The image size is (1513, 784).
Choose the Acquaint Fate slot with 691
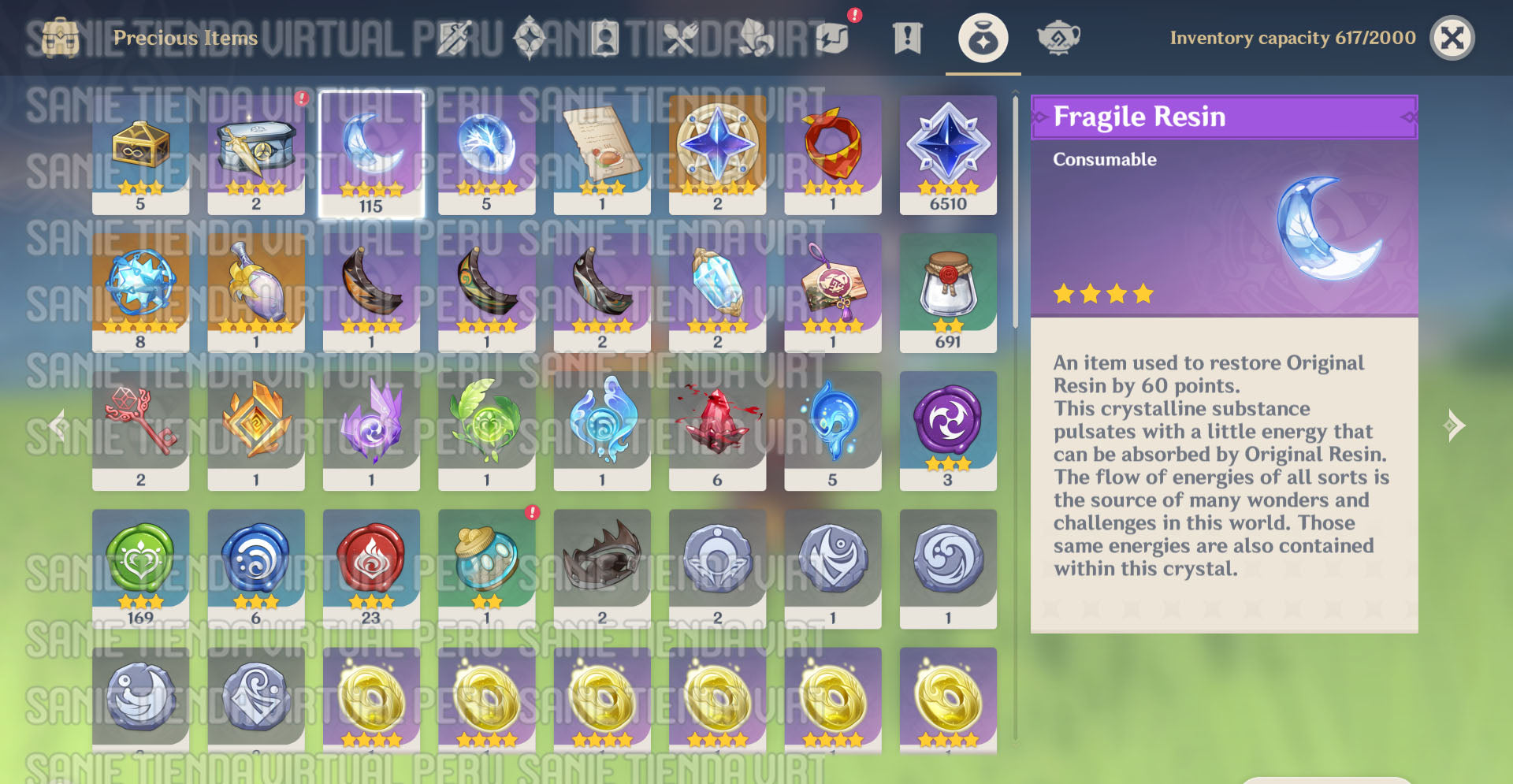948,292
